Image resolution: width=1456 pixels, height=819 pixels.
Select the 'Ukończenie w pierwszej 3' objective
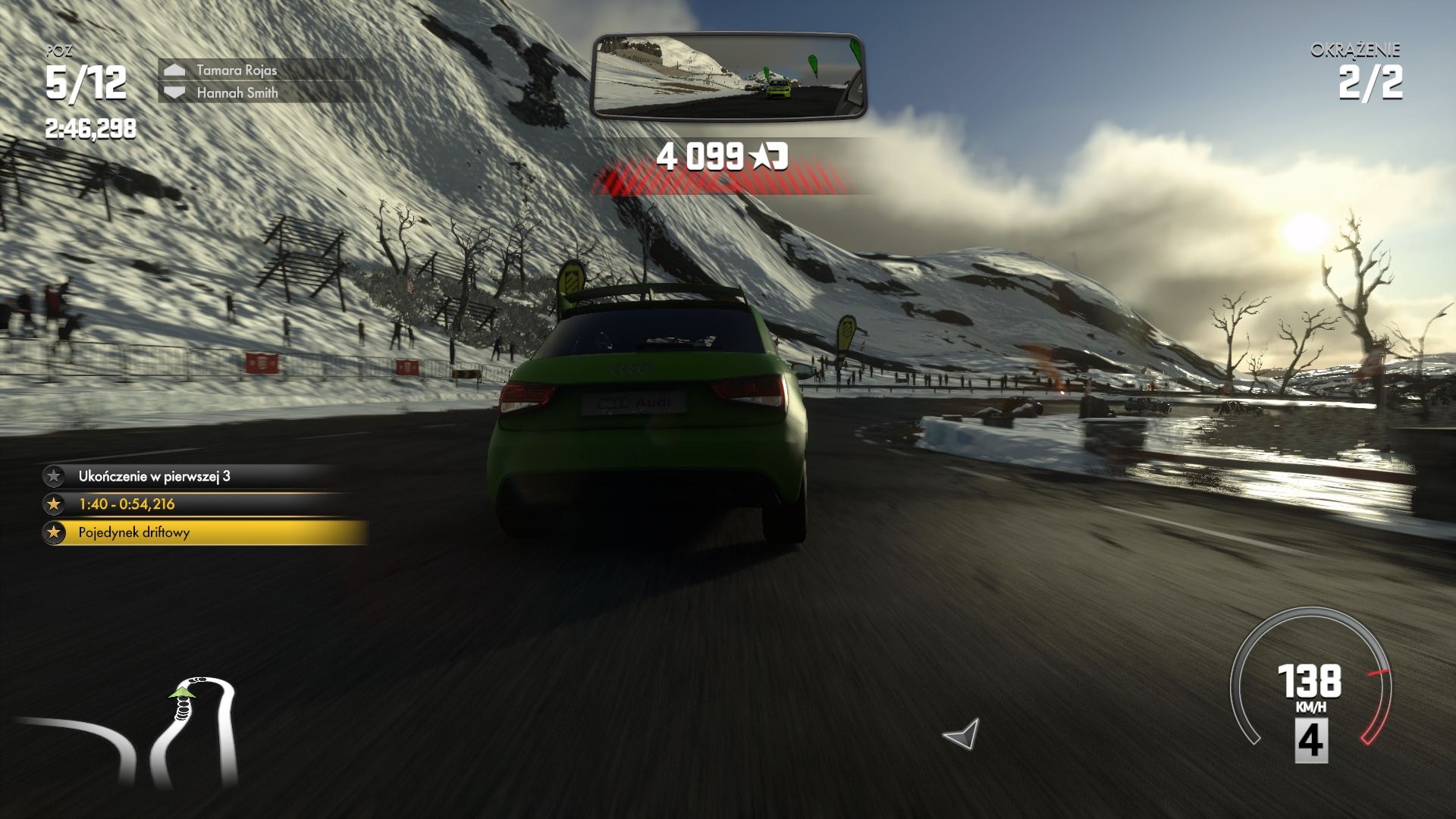(x=154, y=476)
